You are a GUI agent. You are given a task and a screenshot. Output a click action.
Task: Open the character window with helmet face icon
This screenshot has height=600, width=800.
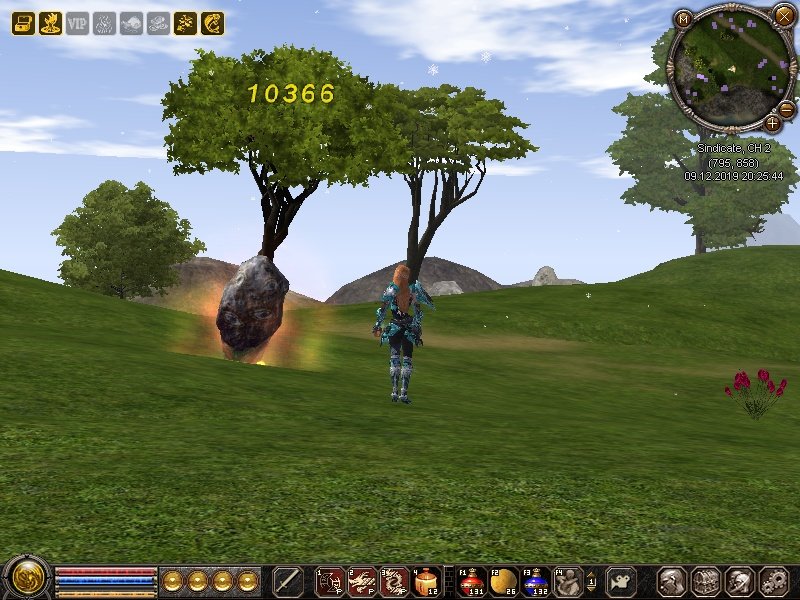coord(671,580)
